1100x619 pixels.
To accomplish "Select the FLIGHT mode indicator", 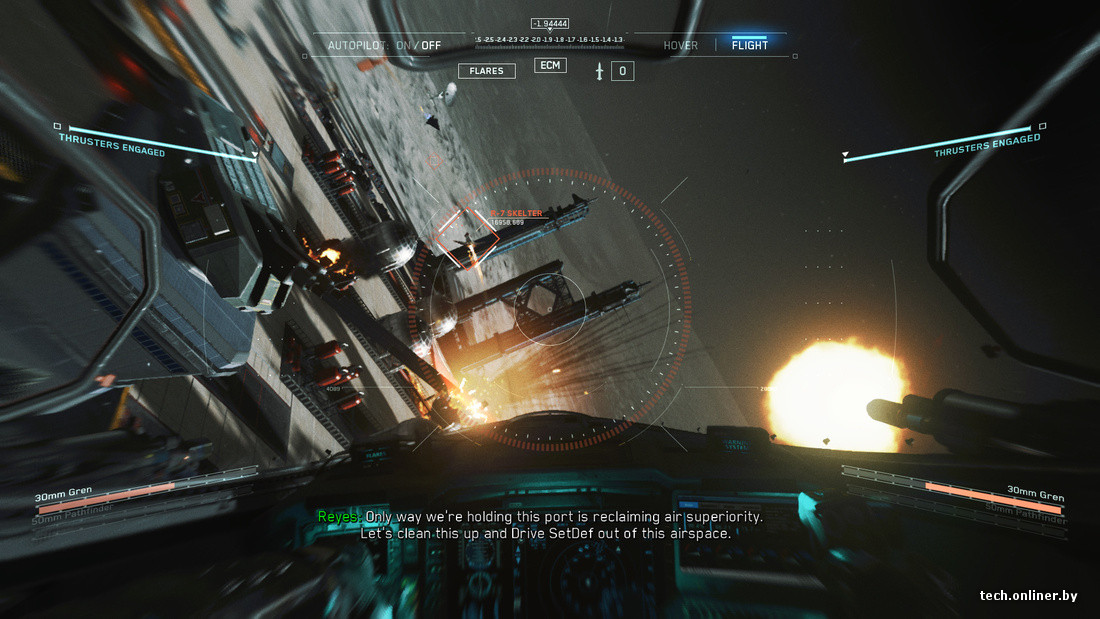I will tap(749, 45).
